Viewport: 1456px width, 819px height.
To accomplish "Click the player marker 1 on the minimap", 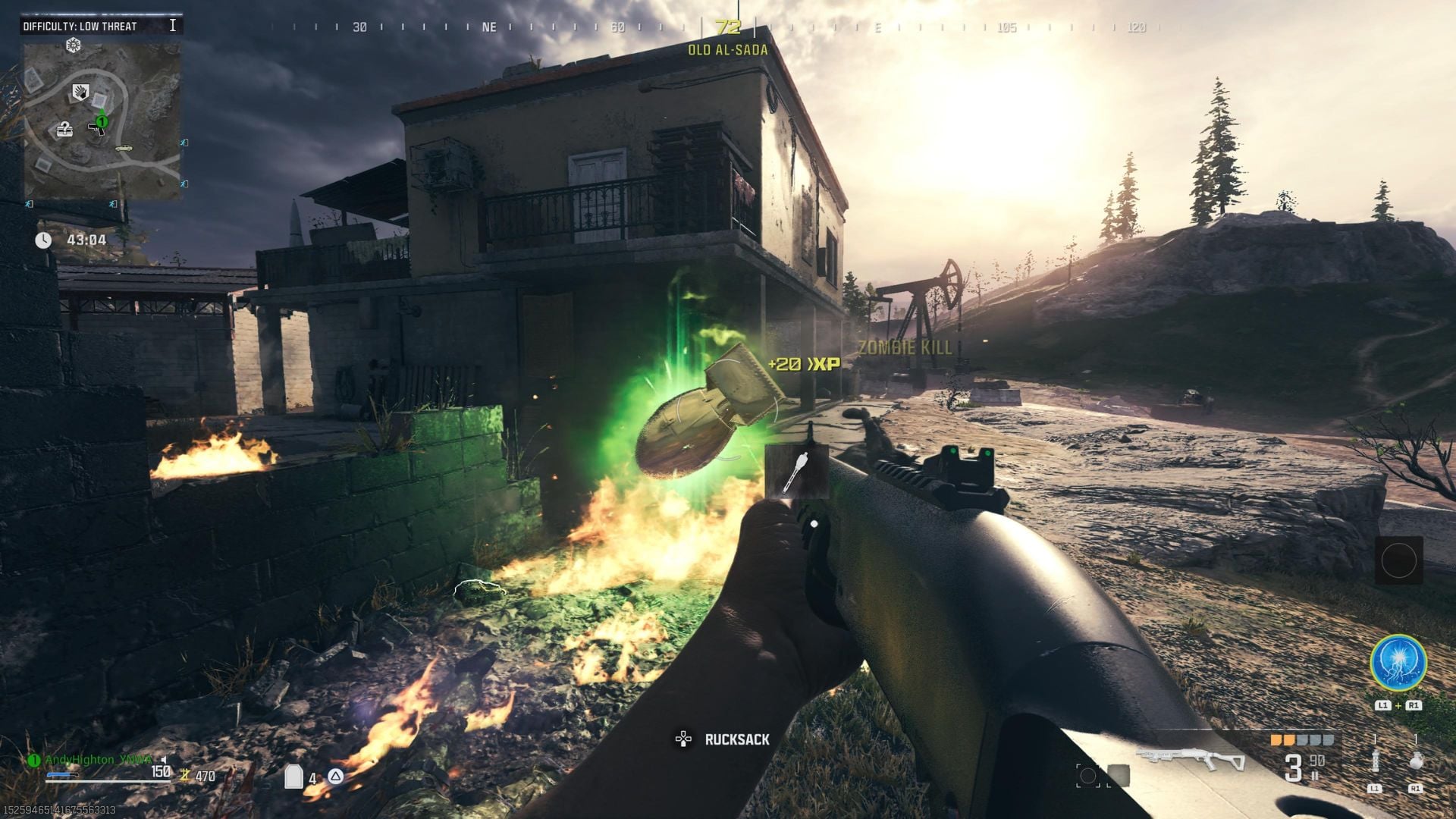I will pos(102,121).
